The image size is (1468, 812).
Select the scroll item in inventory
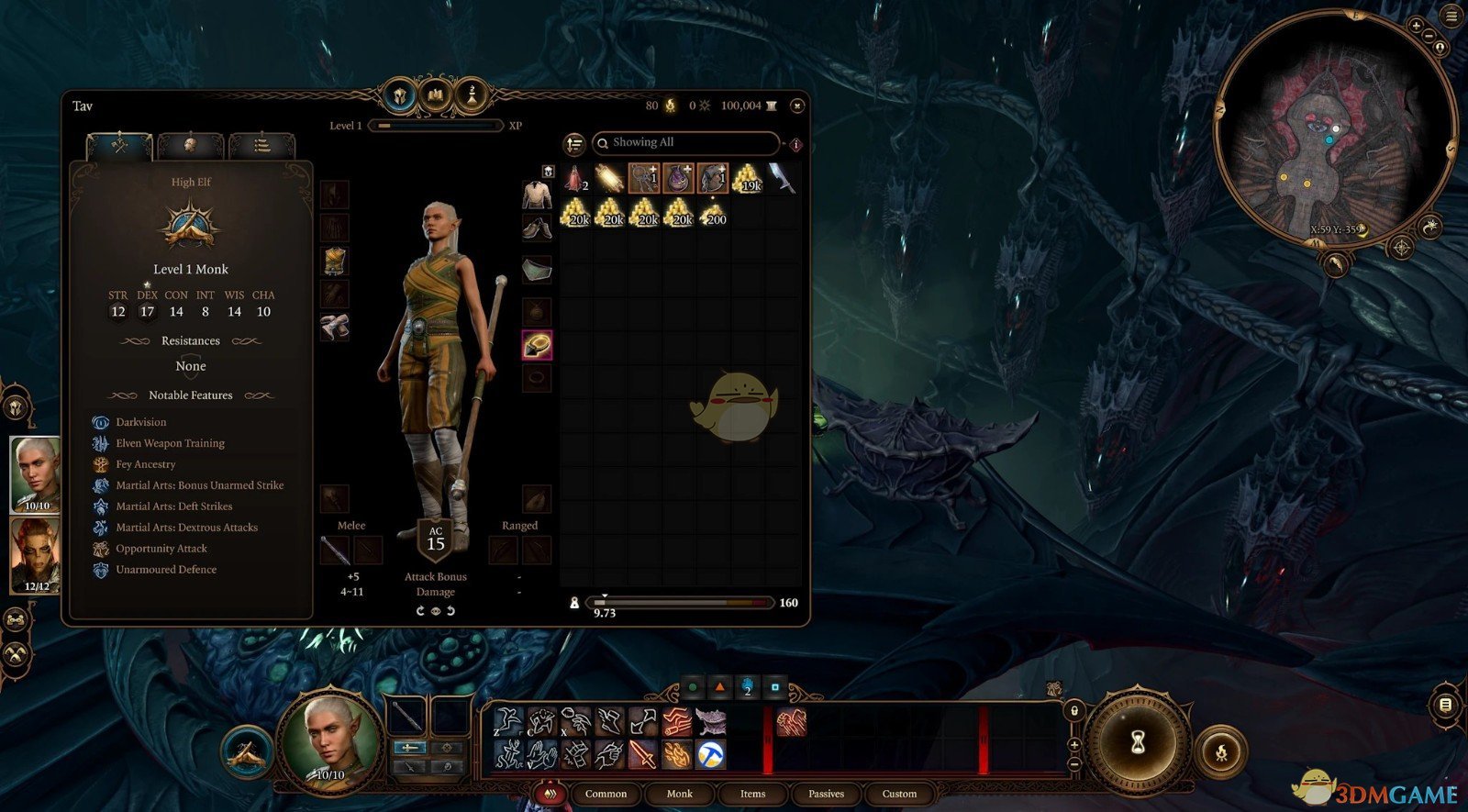tap(610, 178)
